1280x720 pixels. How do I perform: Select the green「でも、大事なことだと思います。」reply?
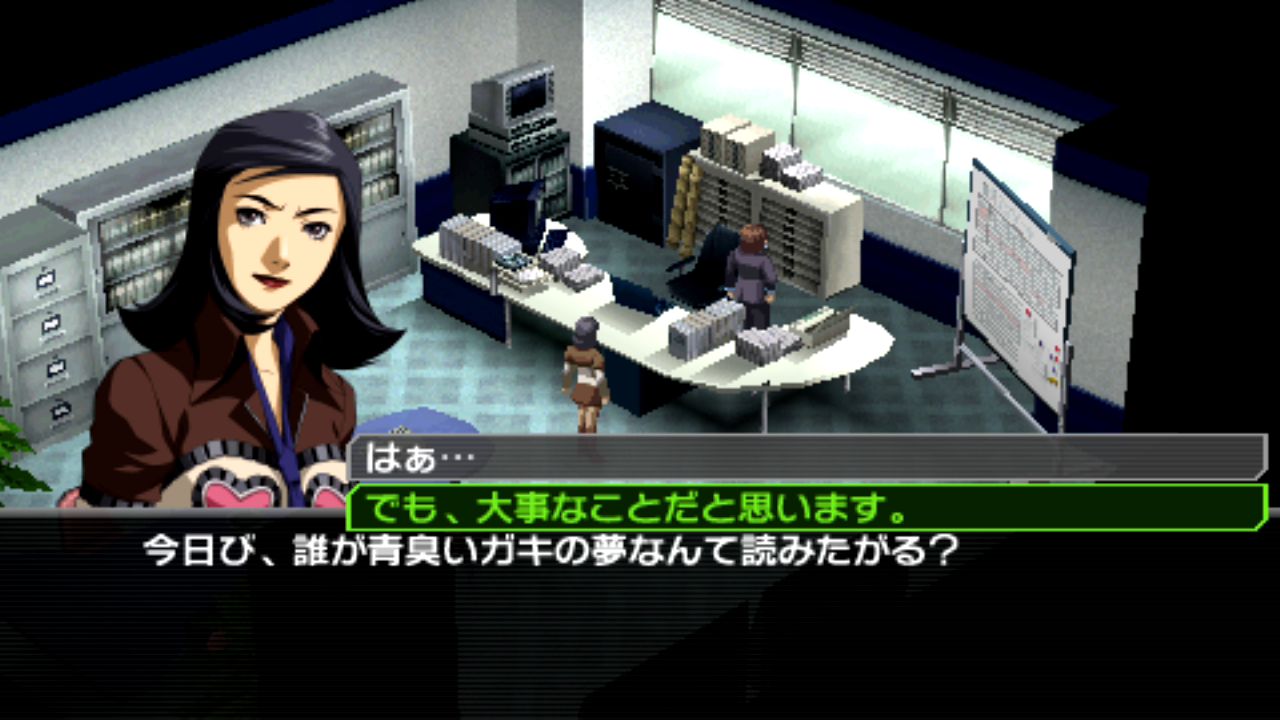click(x=806, y=508)
